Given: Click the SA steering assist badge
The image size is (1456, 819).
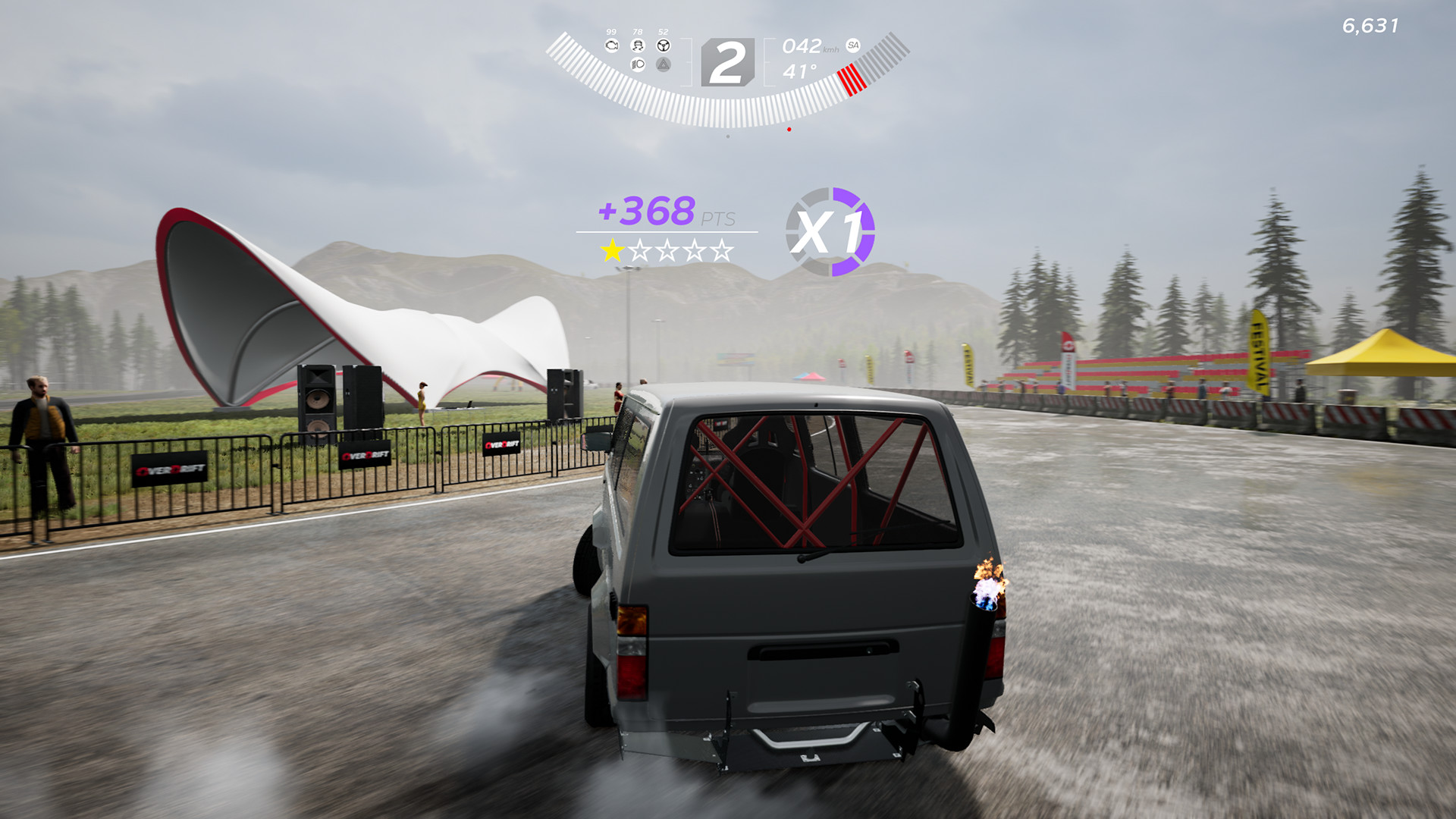Looking at the screenshot, I should [853, 45].
